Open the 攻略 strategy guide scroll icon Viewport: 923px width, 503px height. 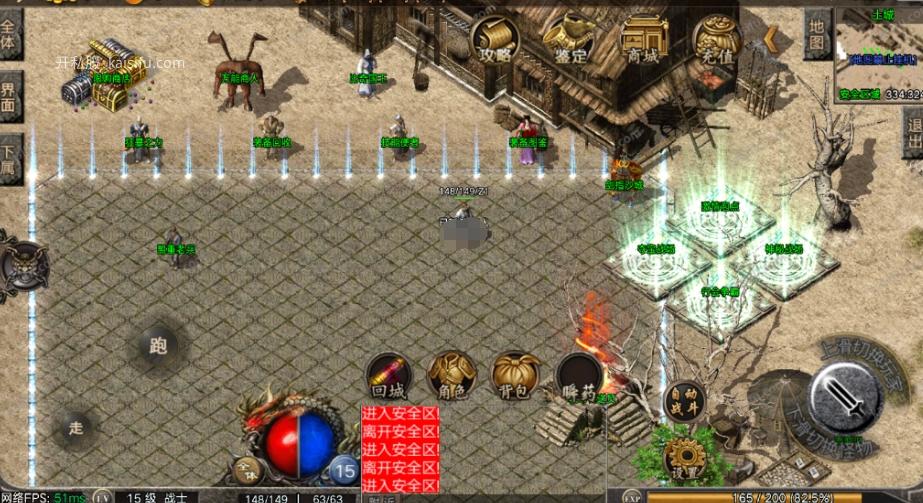pos(495,40)
